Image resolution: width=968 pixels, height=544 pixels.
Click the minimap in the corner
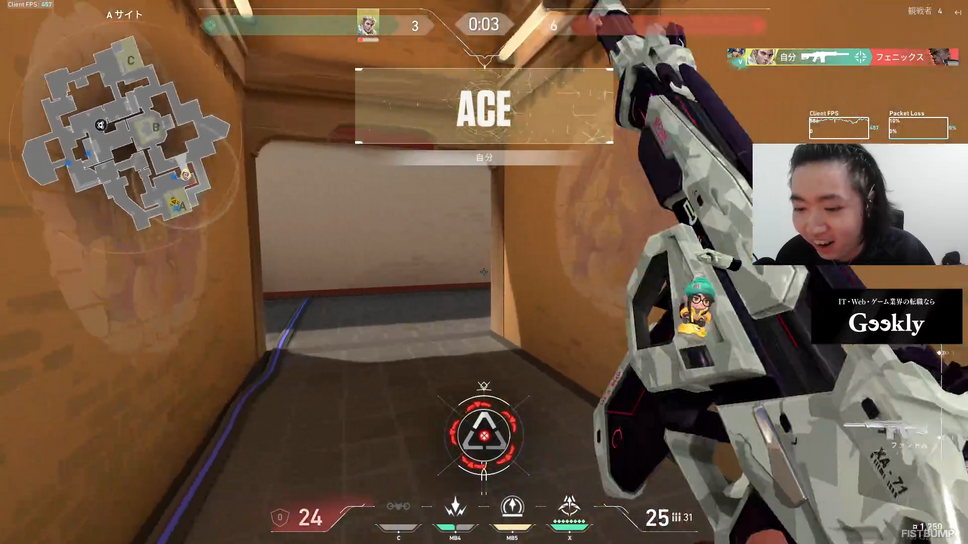125,130
